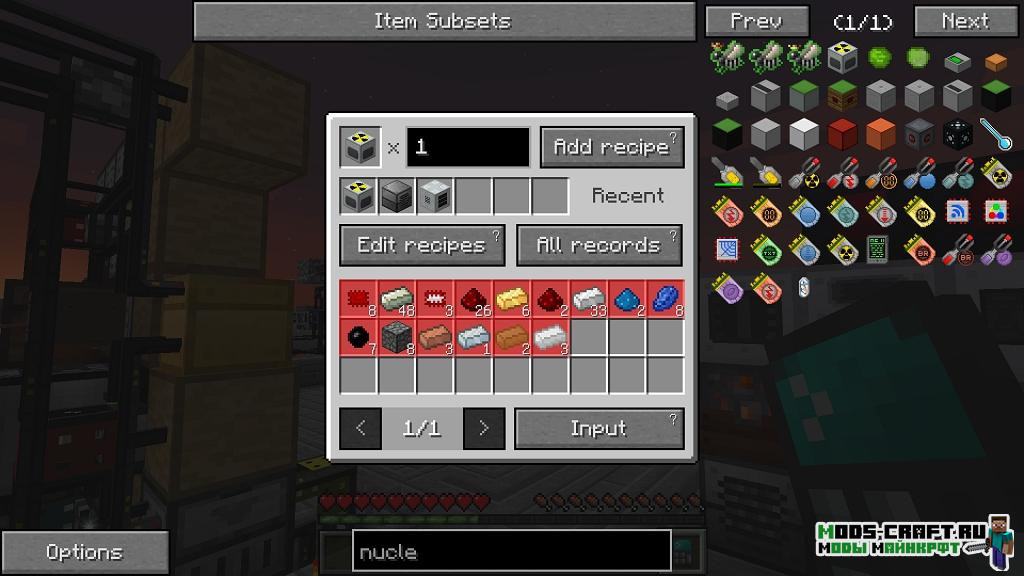The image size is (1024, 576).
Task: Open the Options menu
Action: click(84, 552)
